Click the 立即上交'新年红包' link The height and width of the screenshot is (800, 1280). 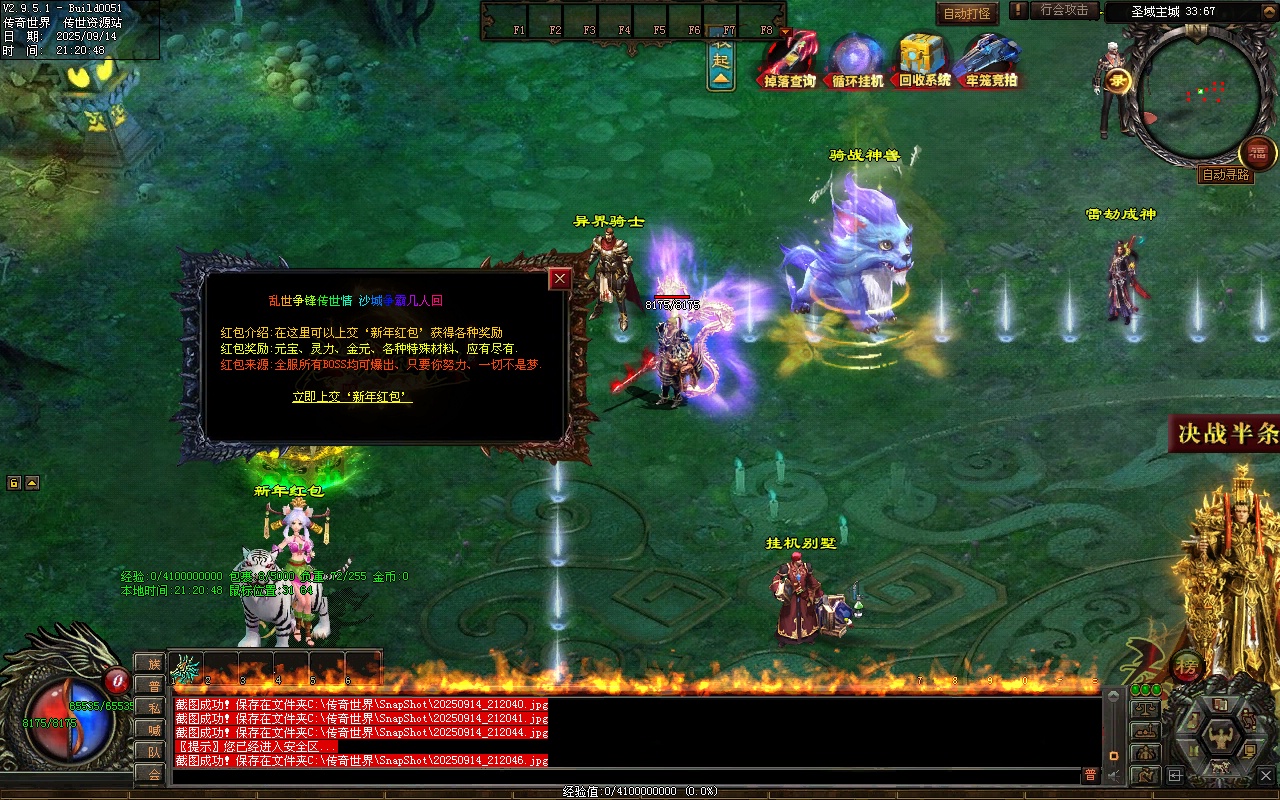[x=352, y=397]
